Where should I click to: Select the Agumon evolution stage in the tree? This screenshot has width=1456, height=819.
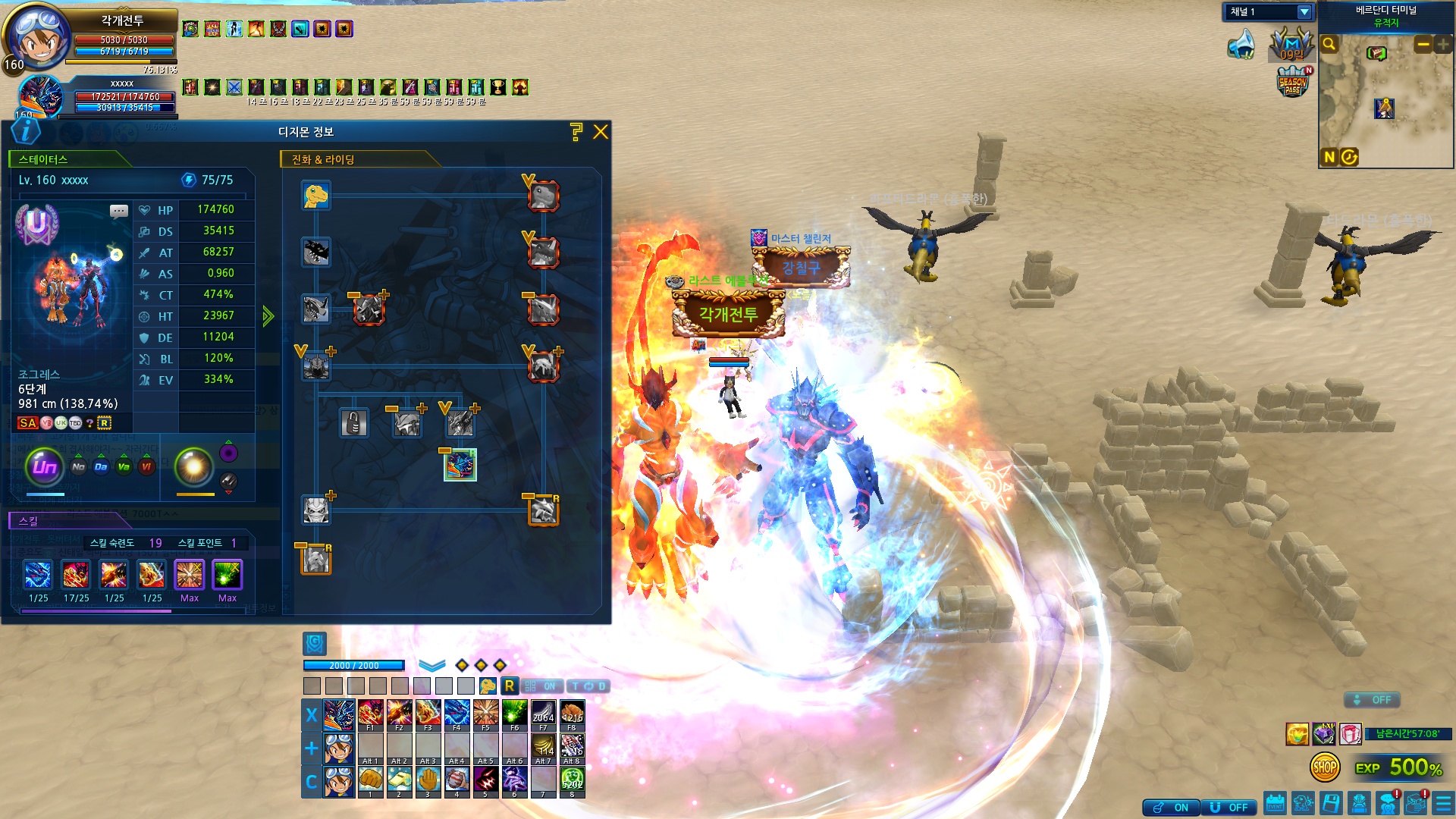pyautogui.click(x=315, y=196)
